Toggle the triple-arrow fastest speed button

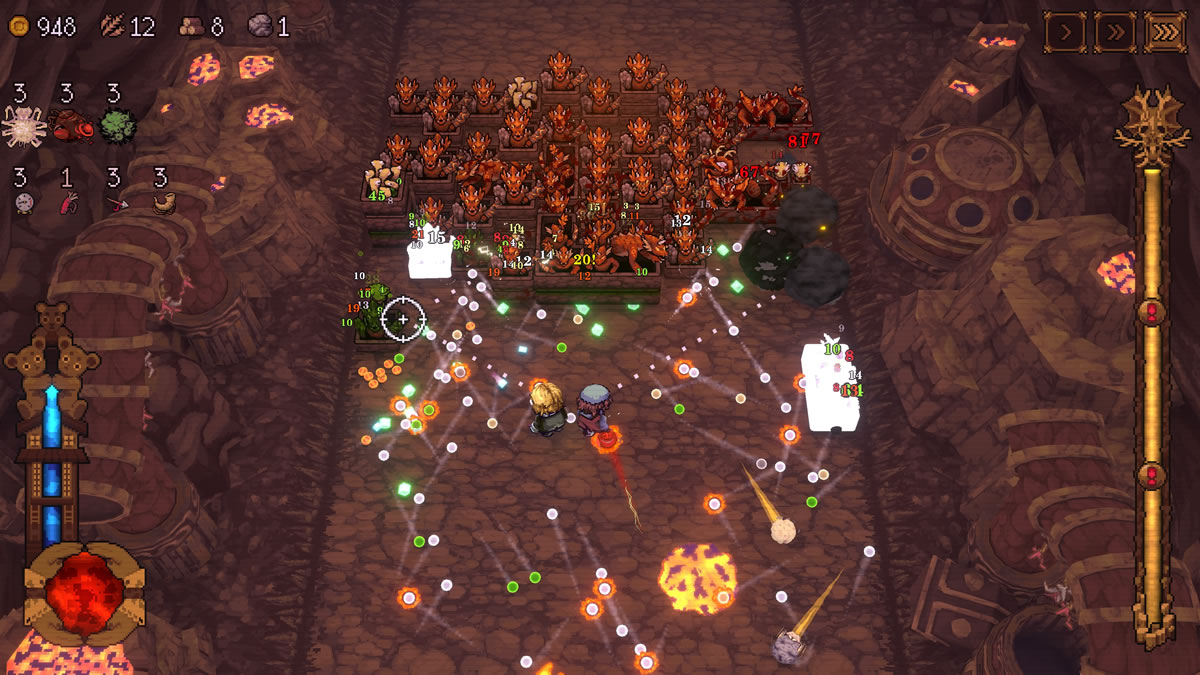click(1165, 32)
